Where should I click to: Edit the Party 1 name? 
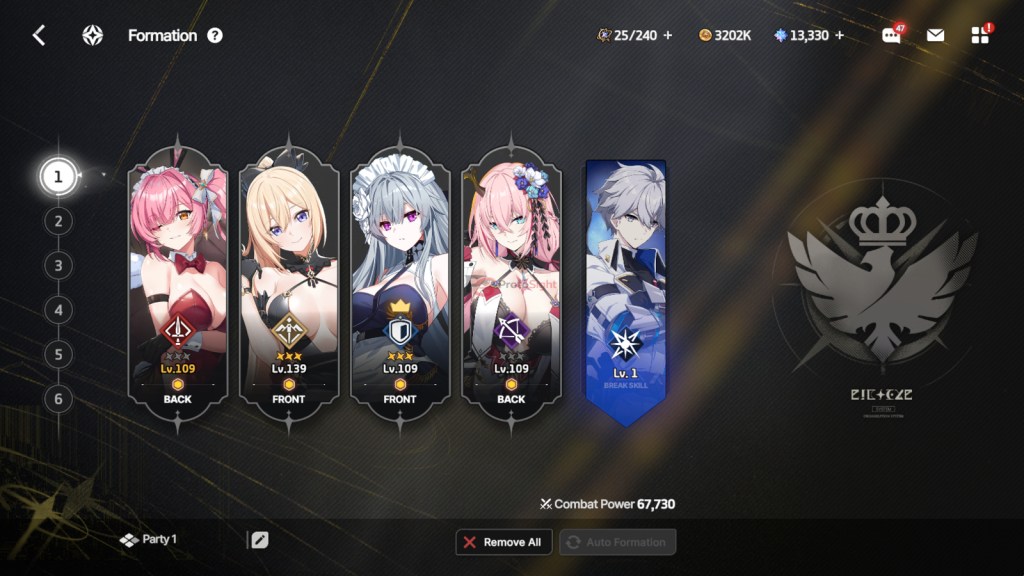(259, 540)
